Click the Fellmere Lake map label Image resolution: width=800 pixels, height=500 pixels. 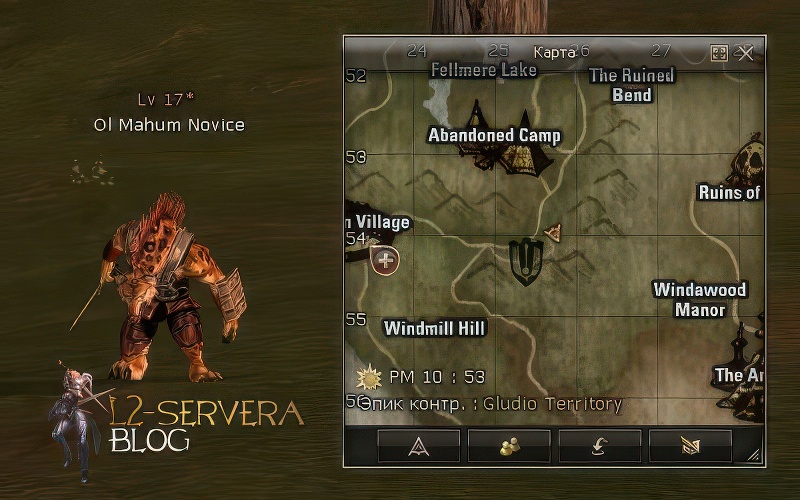[x=484, y=70]
